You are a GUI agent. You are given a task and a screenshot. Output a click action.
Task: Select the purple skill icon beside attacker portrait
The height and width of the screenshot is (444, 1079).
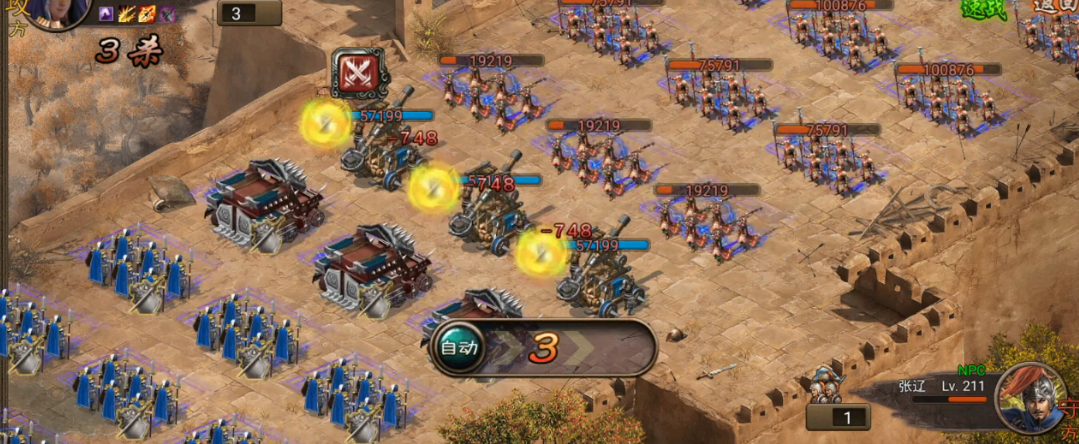pos(107,14)
